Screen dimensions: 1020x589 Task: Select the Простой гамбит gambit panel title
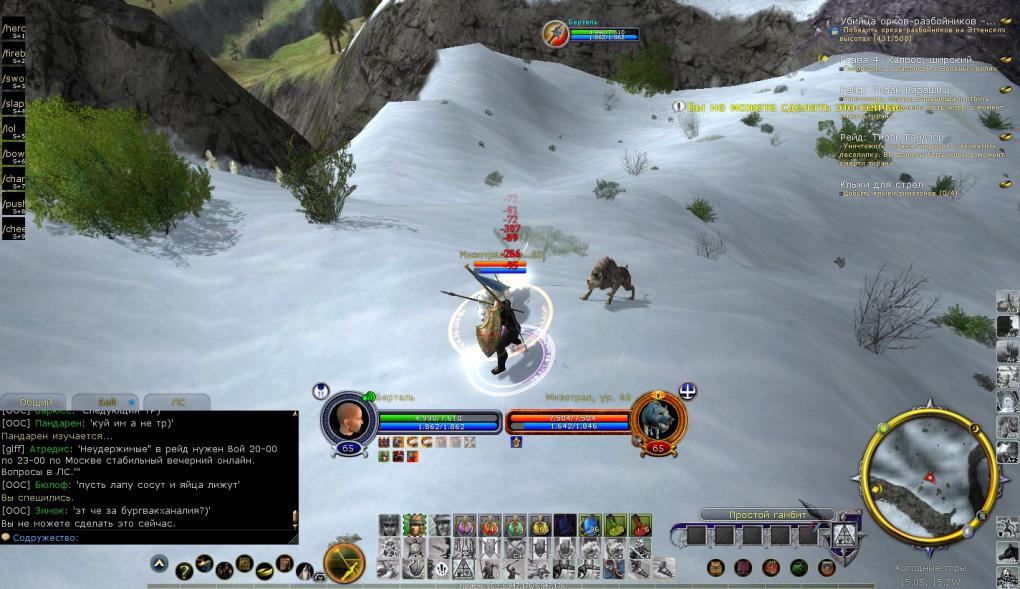coord(762,515)
